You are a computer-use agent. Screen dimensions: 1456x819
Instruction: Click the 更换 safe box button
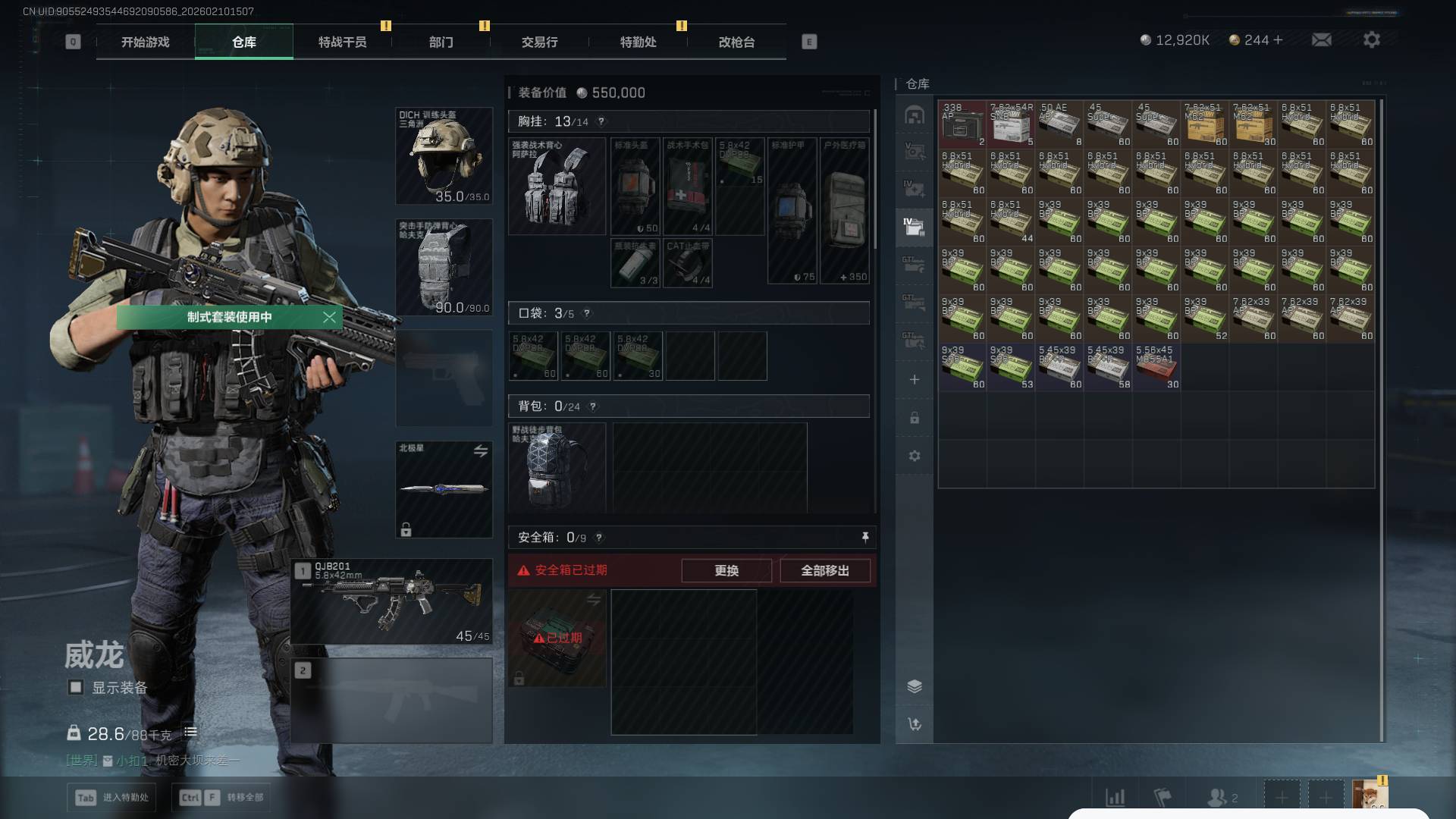(726, 570)
